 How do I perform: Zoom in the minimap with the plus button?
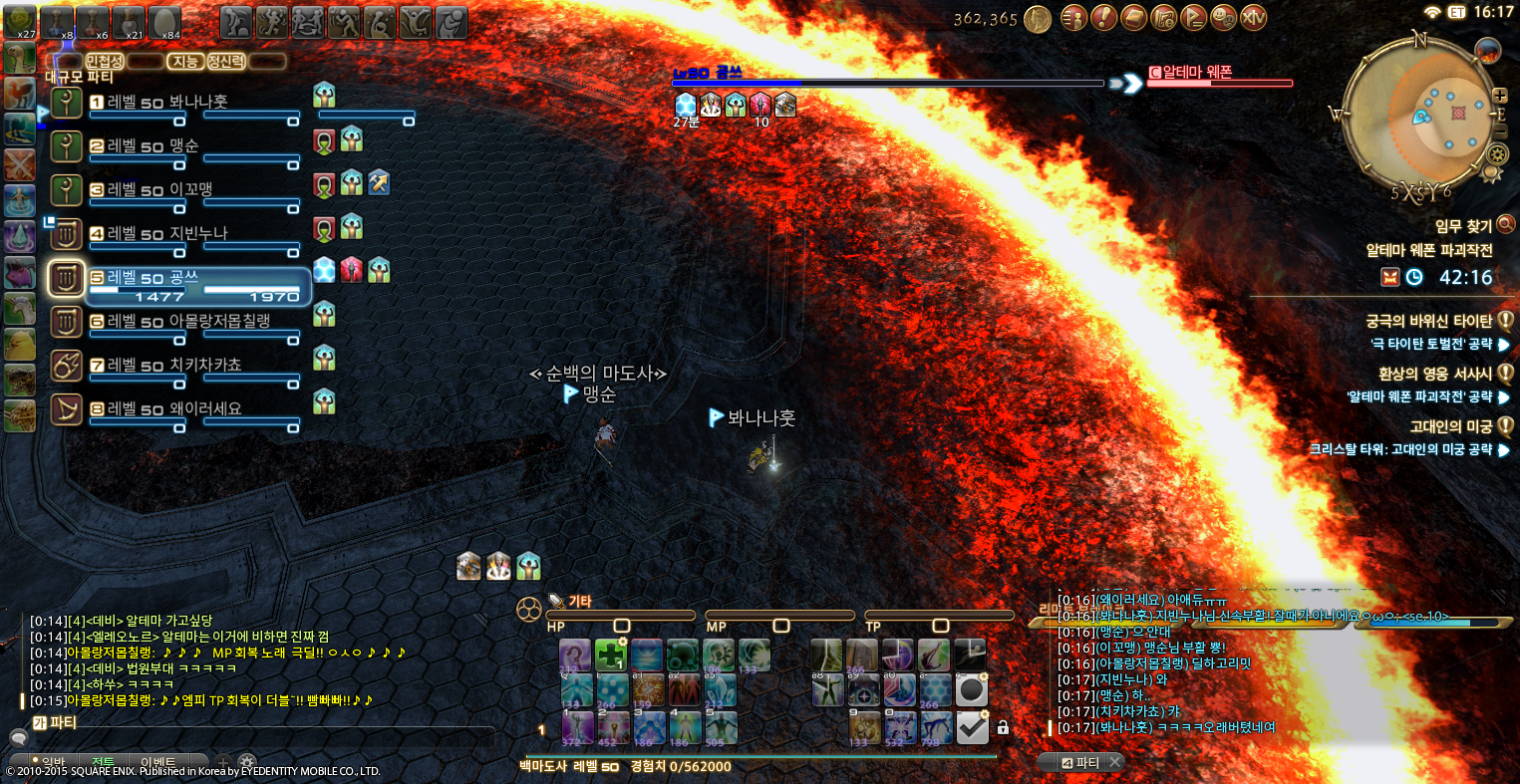click(1500, 96)
